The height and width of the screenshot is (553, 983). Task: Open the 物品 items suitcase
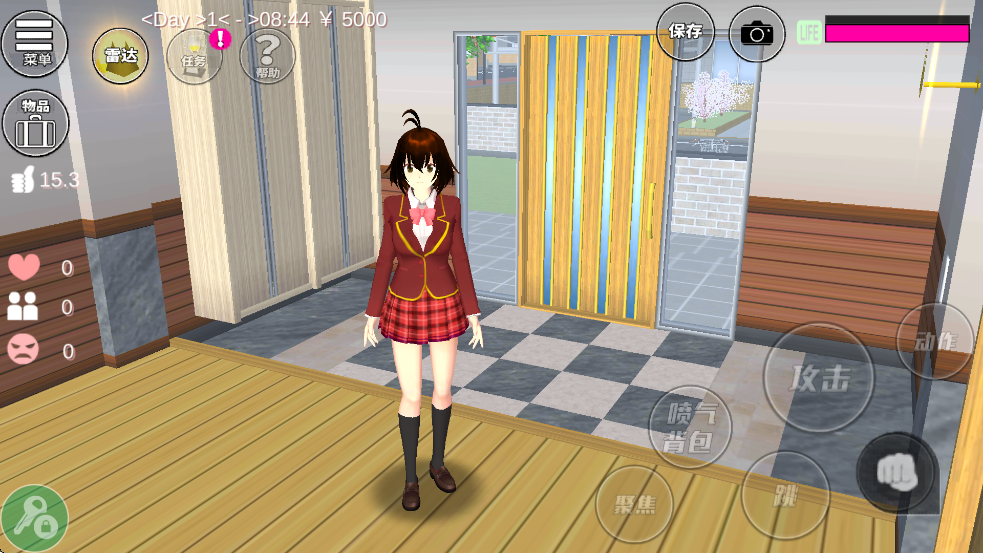pyautogui.click(x=35, y=123)
